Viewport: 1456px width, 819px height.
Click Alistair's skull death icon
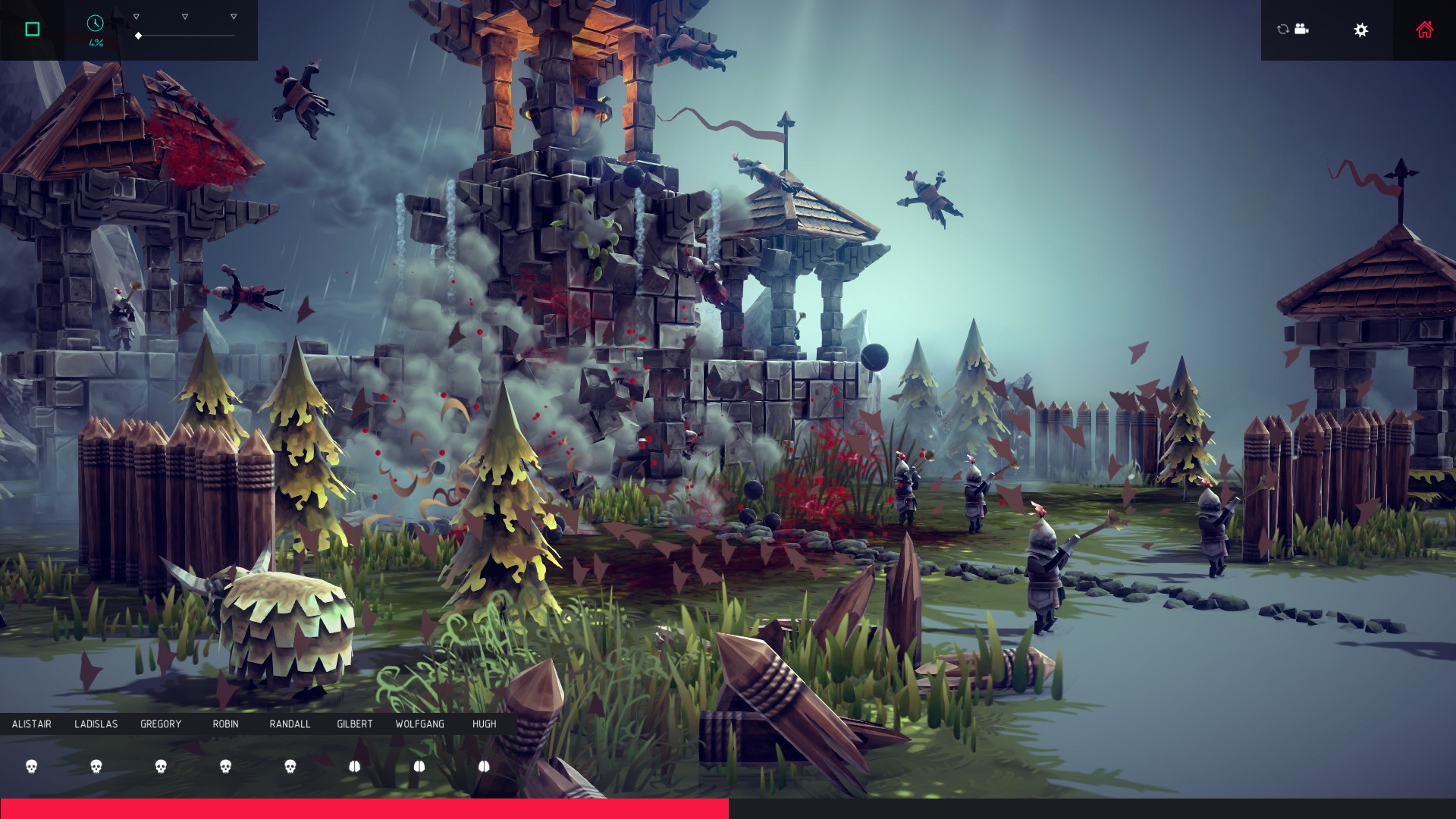coord(30,767)
